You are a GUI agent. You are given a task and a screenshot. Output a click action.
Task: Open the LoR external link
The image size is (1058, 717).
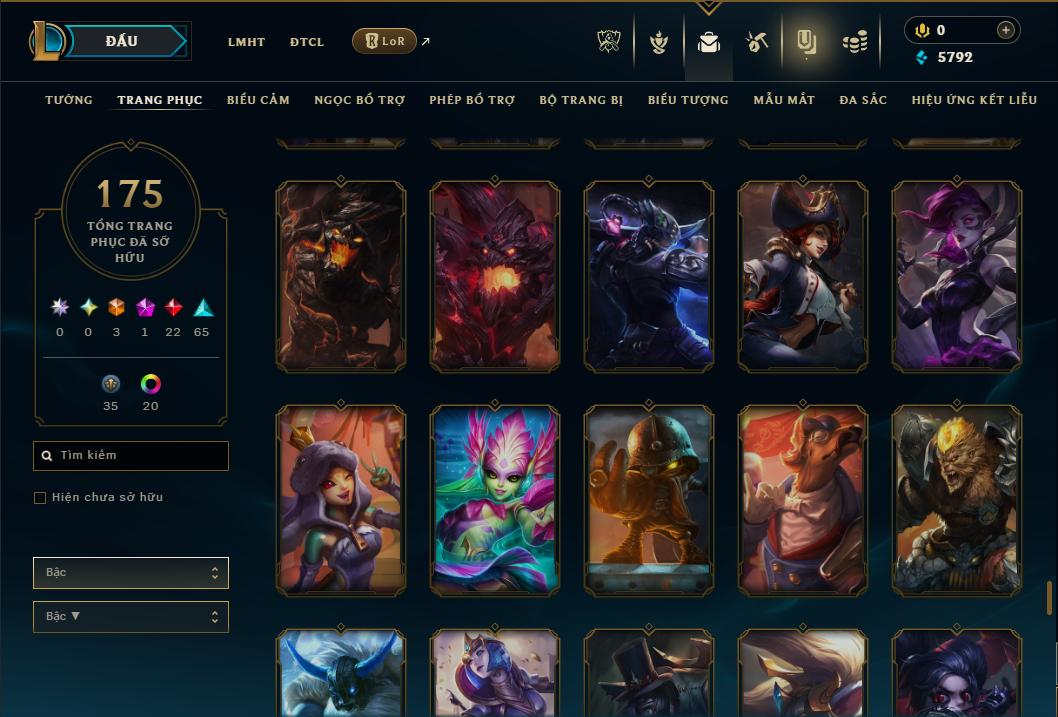386,41
